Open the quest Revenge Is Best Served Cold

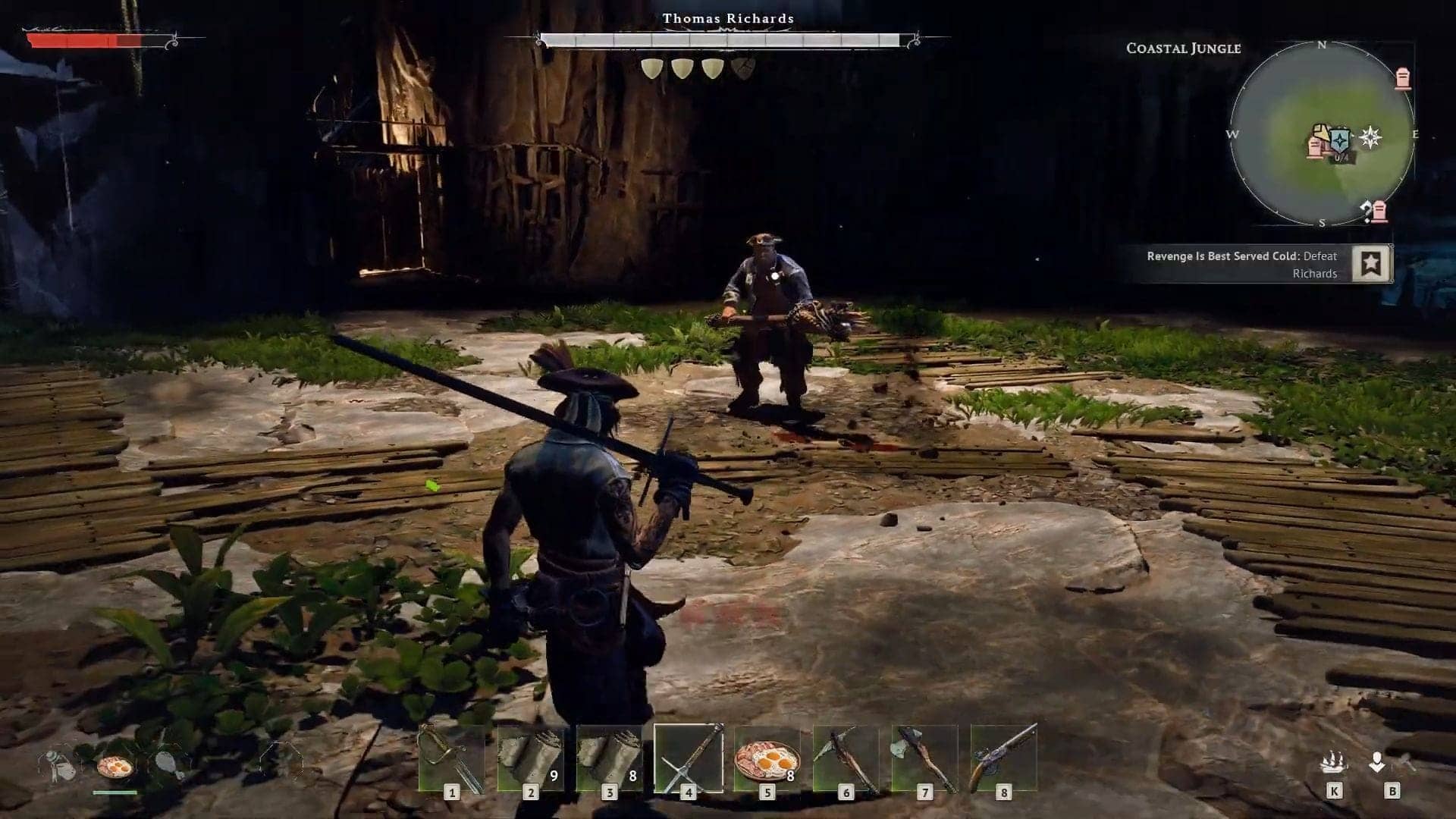(x=1241, y=265)
